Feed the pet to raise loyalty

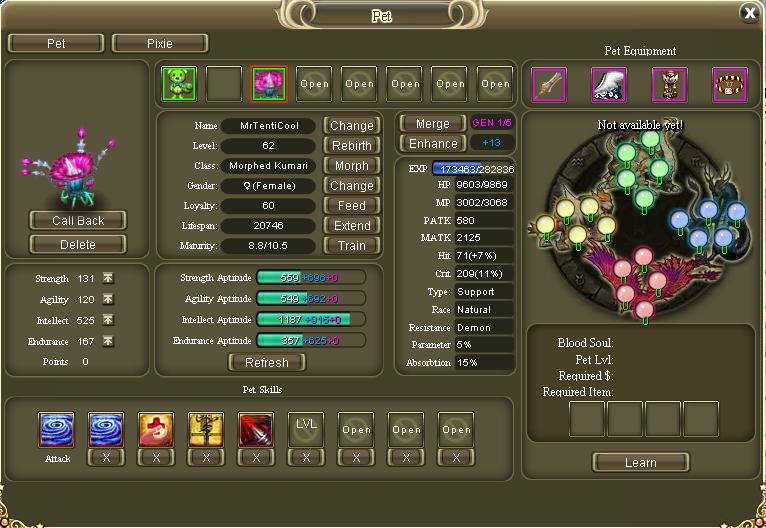[352, 205]
